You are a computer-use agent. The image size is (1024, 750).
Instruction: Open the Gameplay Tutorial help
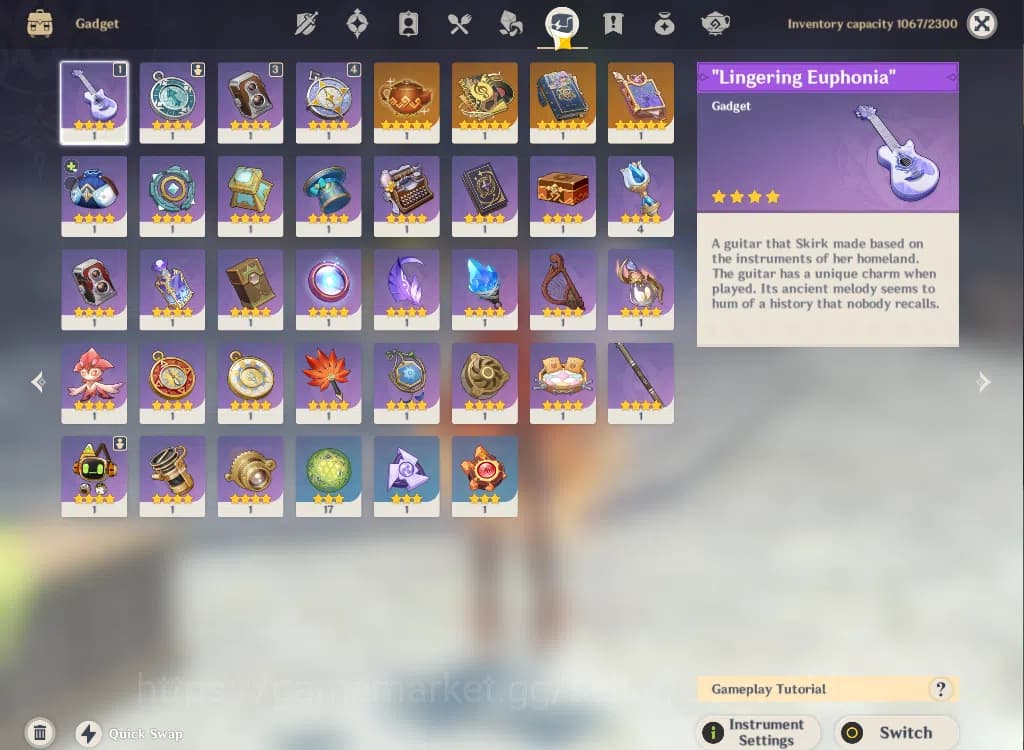tap(939, 689)
